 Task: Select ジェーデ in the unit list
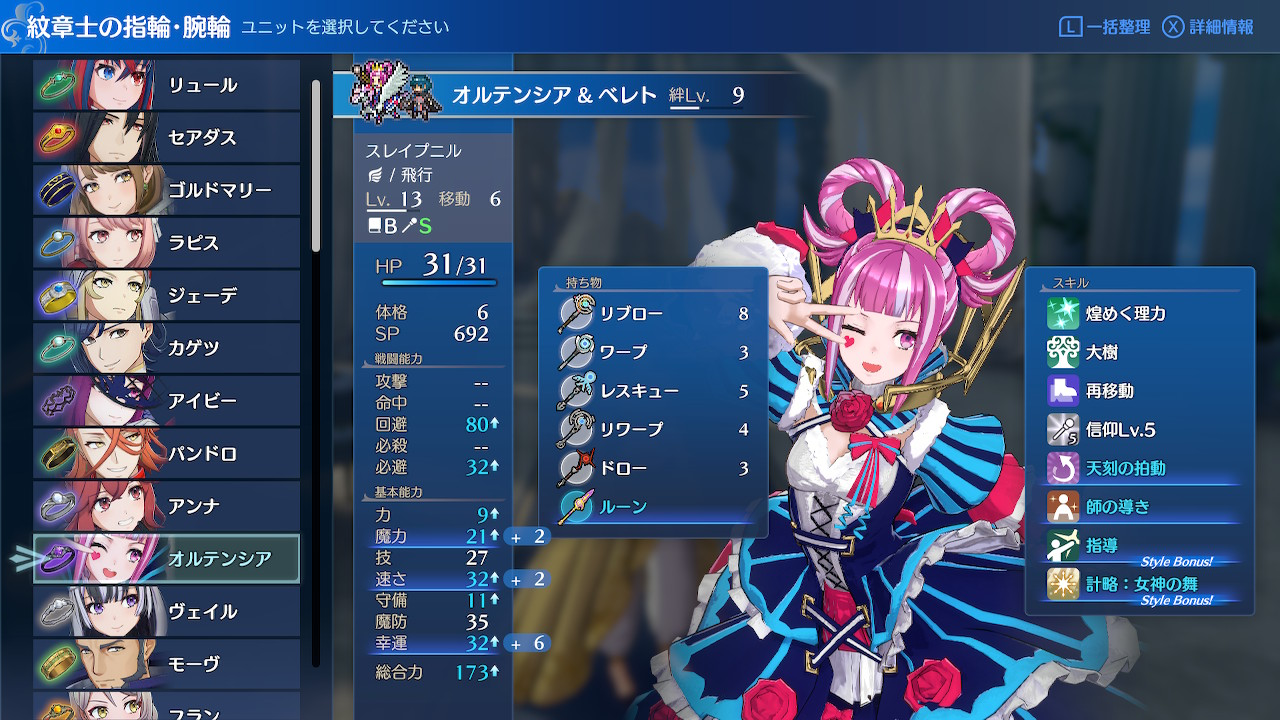click(x=167, y=296)
